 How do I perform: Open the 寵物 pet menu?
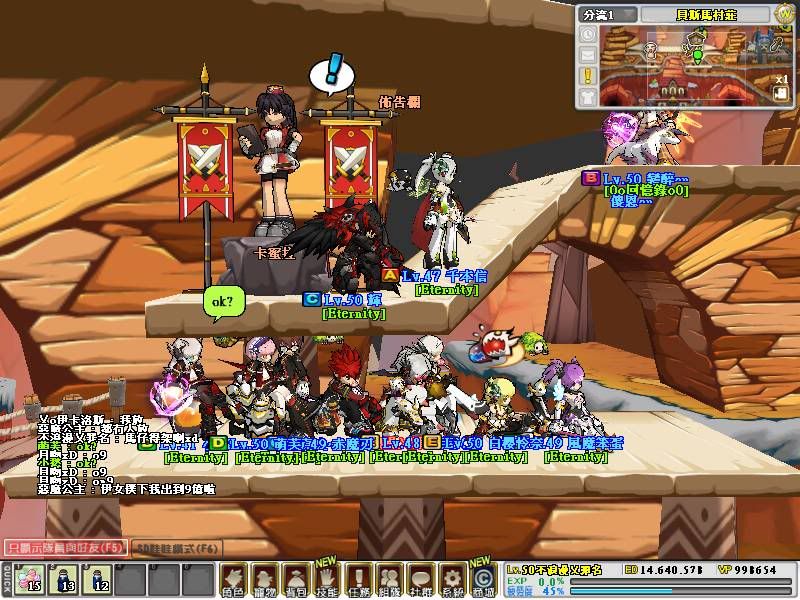tap(264, 579)
